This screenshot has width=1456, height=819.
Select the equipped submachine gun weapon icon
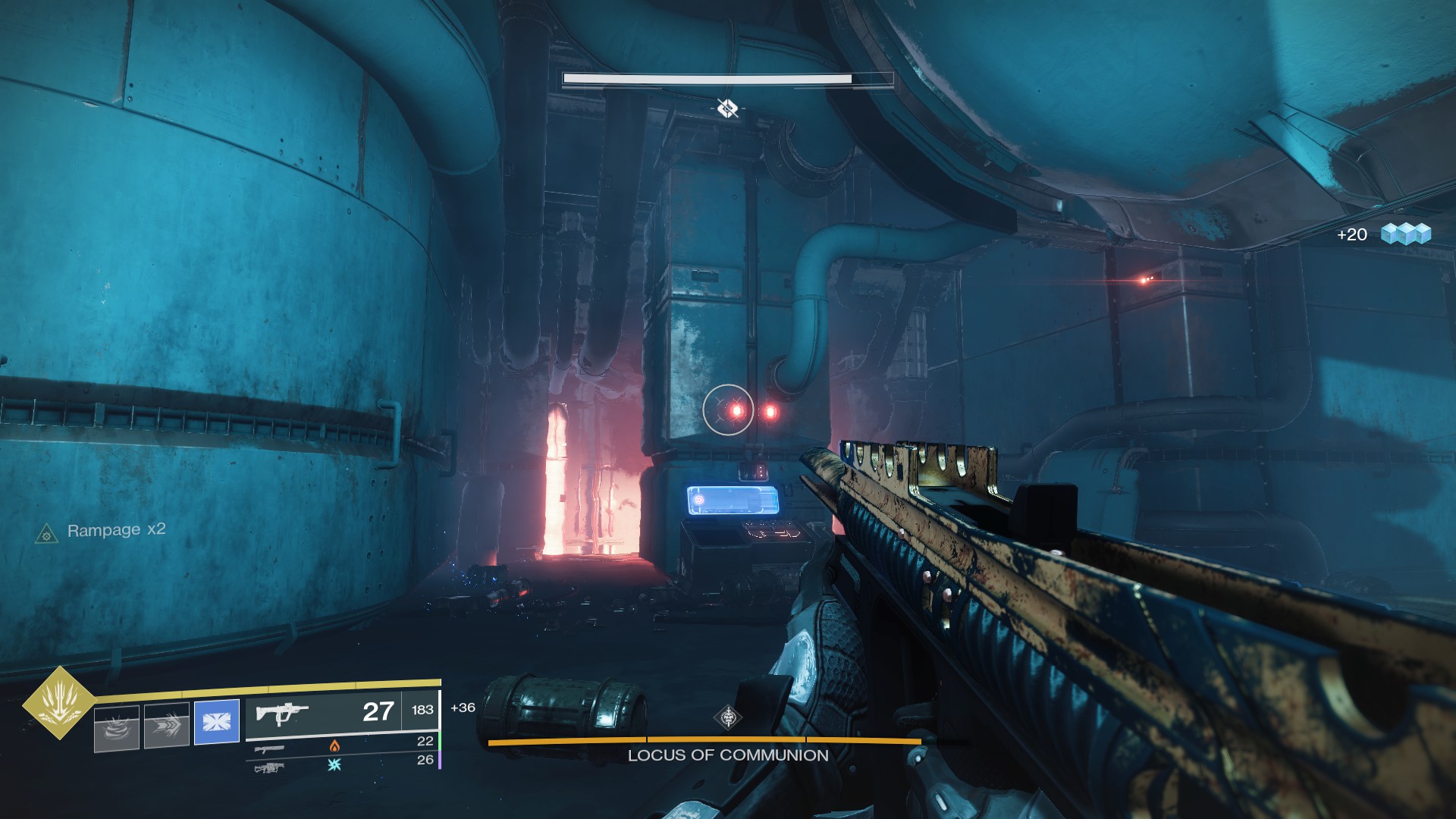tap(282, 713)
